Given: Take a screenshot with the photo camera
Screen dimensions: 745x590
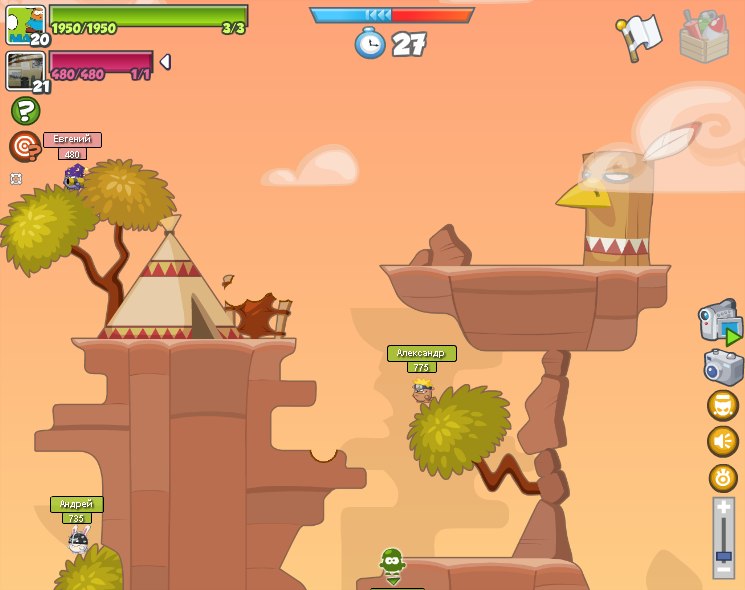Looking at the screenshot, I should click(x=723, y=367).
